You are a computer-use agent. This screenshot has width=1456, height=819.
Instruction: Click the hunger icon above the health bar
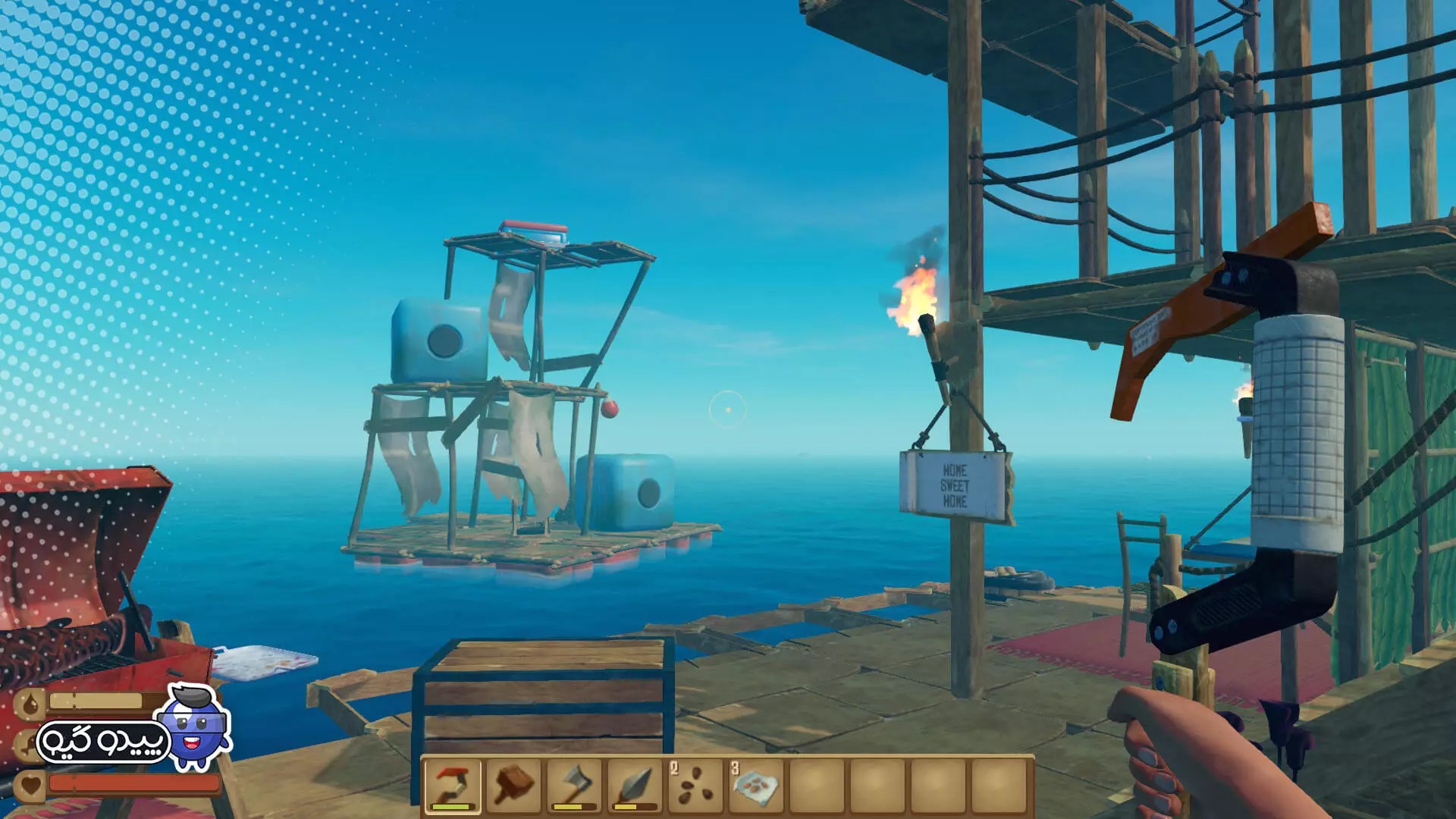point(29,742)
